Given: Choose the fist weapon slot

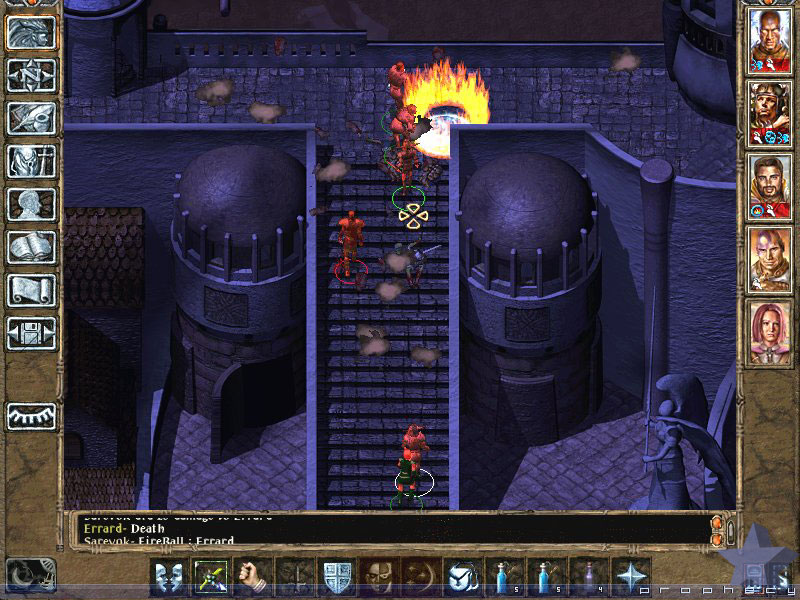Looking at the screenshot, I should coord(253,577).
